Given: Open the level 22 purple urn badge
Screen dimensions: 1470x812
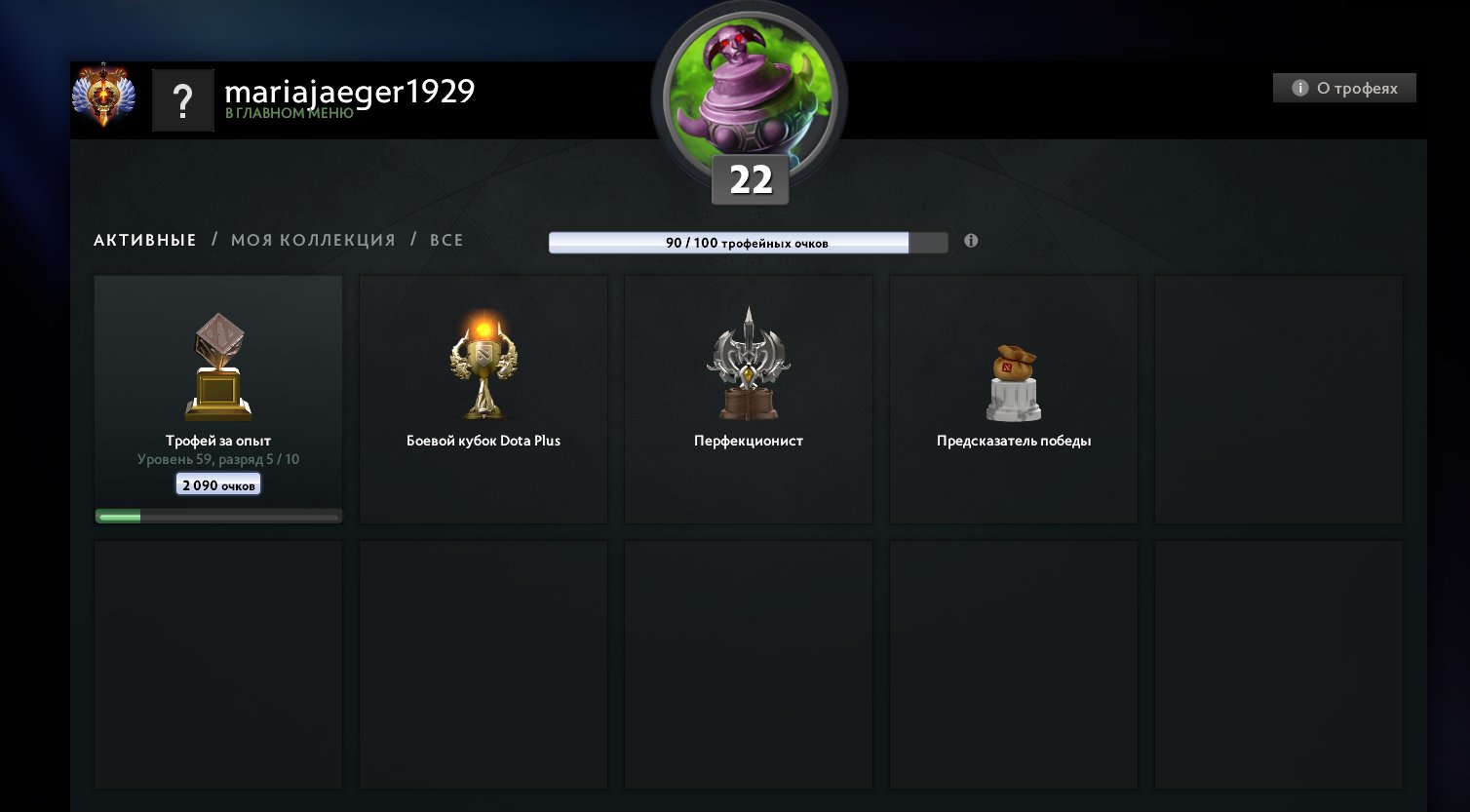Looking at the screenshot, I should pos(749,102).
